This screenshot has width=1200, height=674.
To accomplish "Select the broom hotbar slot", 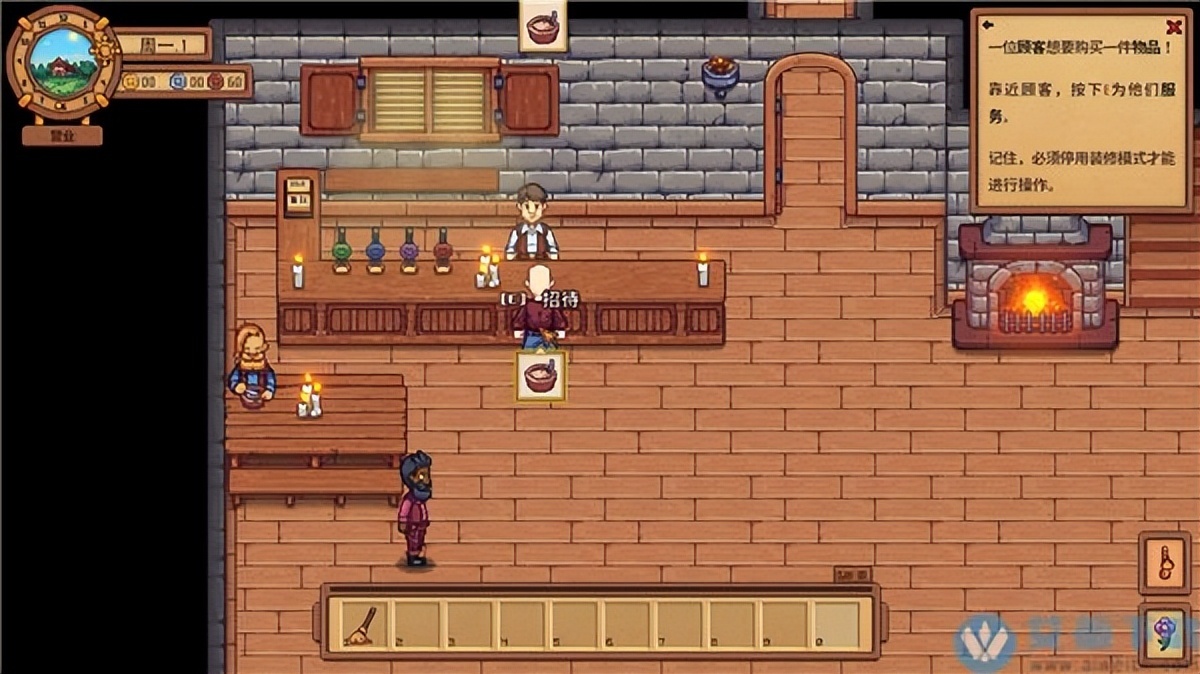I will pyautogui.click(x=359, y=625).
